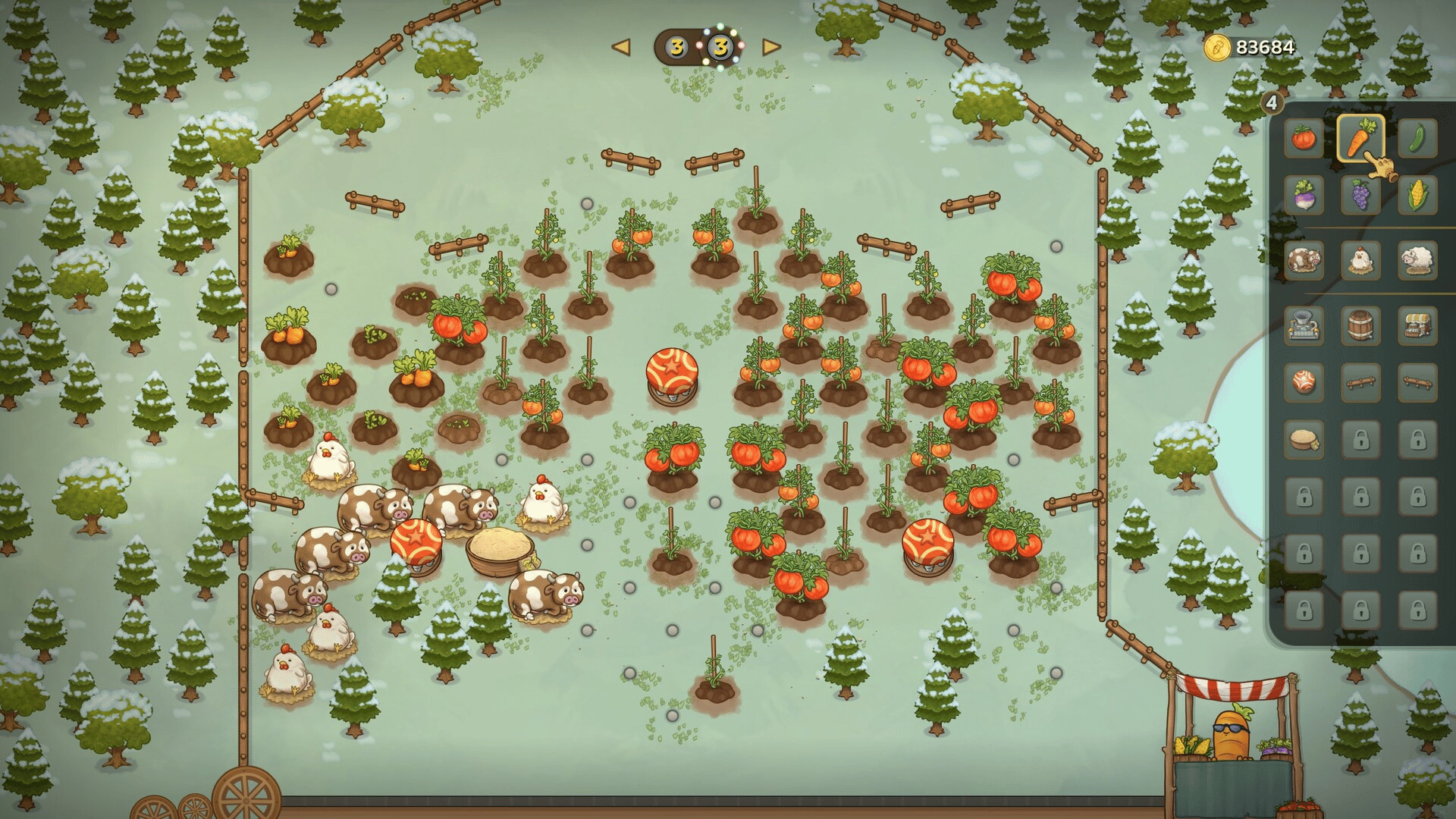Choose the grain feed basket slot

(x=1304, y=439)
